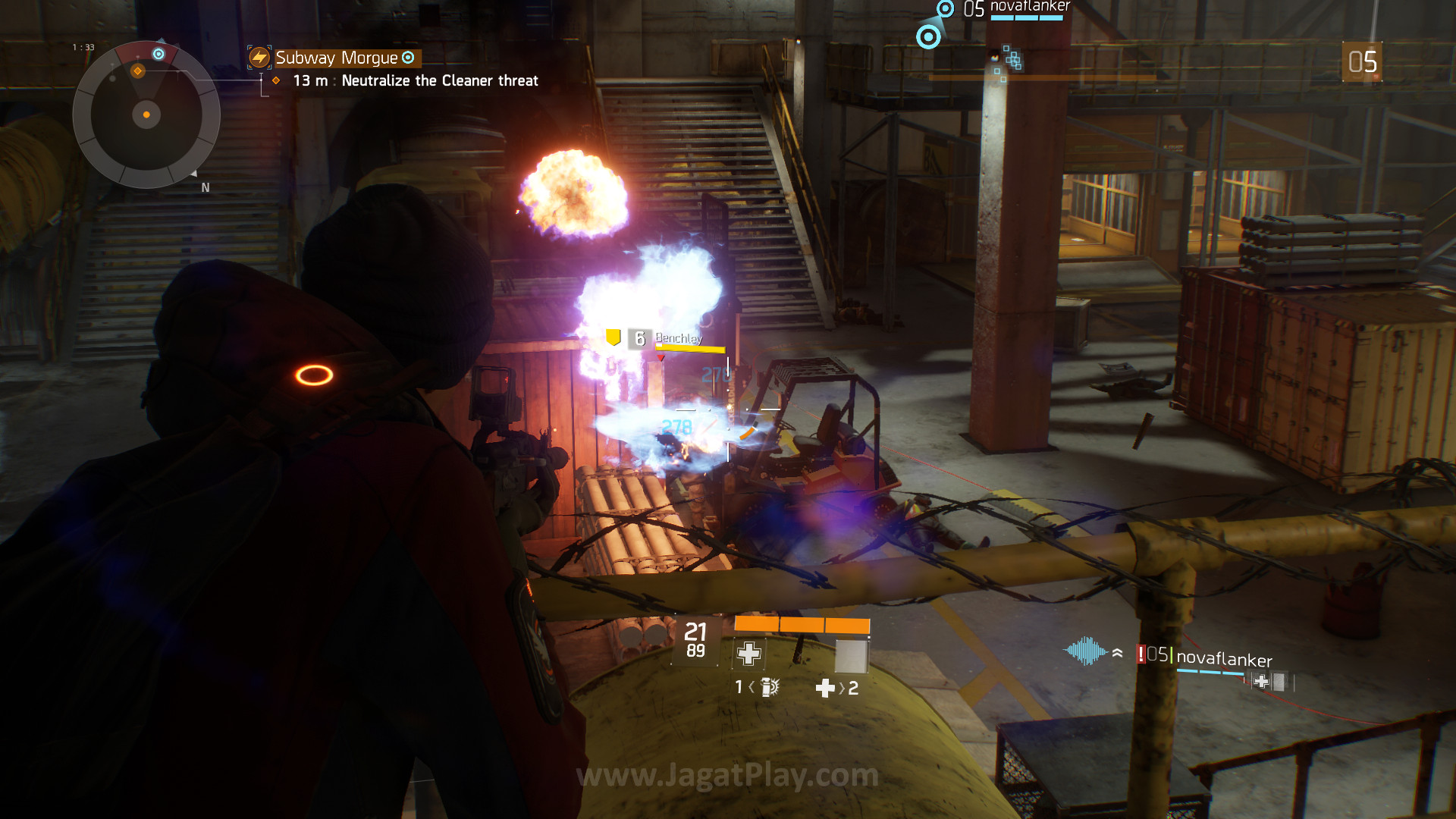Use the medkit cross icon

coord(824,688)
